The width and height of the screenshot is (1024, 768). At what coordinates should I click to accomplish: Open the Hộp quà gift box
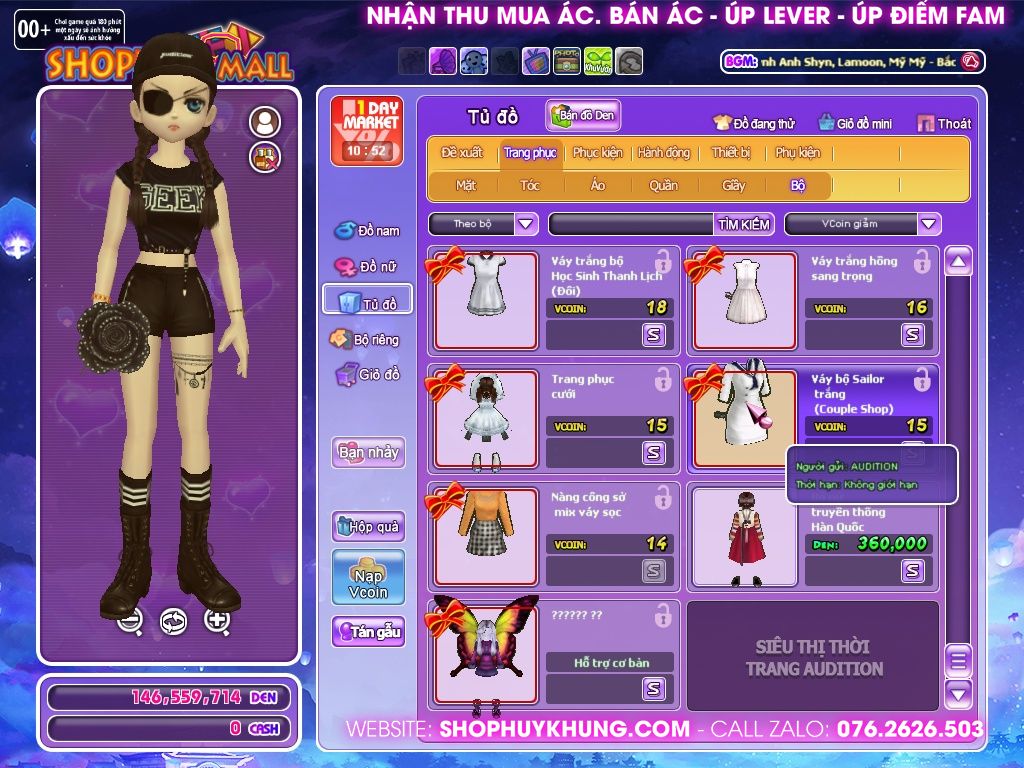pyautogui.click(x=368, y=526)
